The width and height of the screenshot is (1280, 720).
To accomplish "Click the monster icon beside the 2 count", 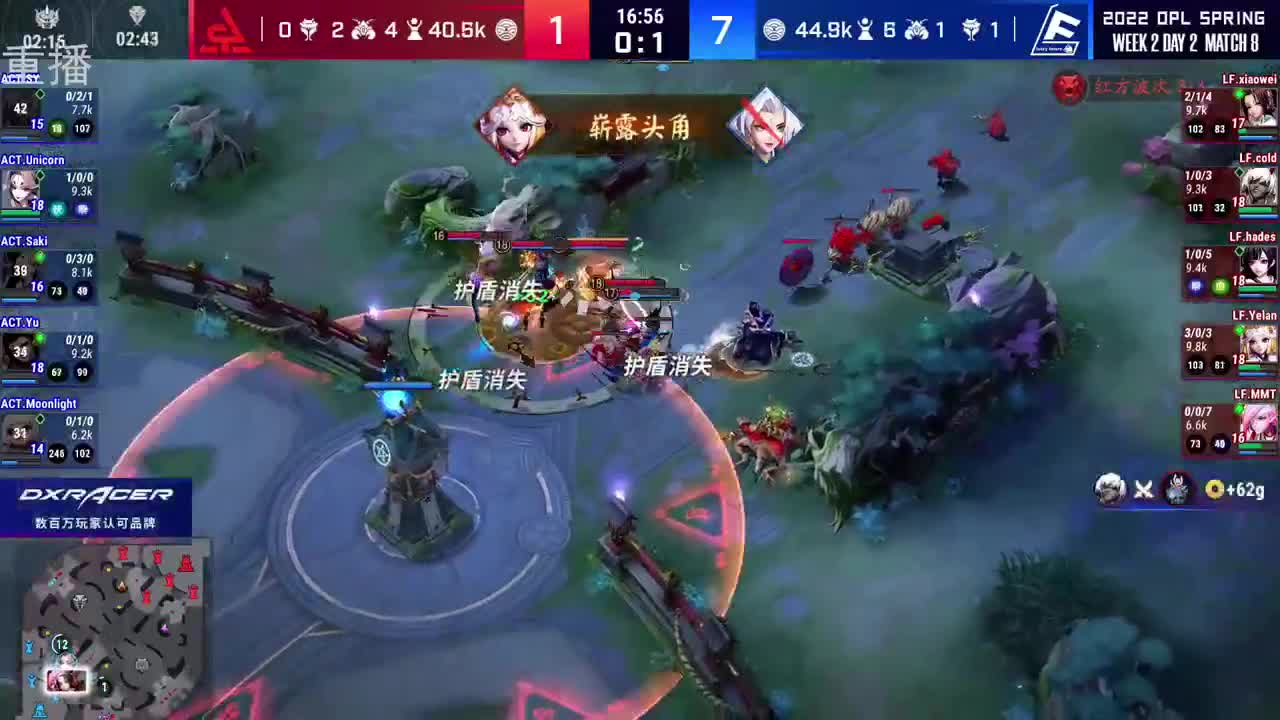I will [364, 27].
